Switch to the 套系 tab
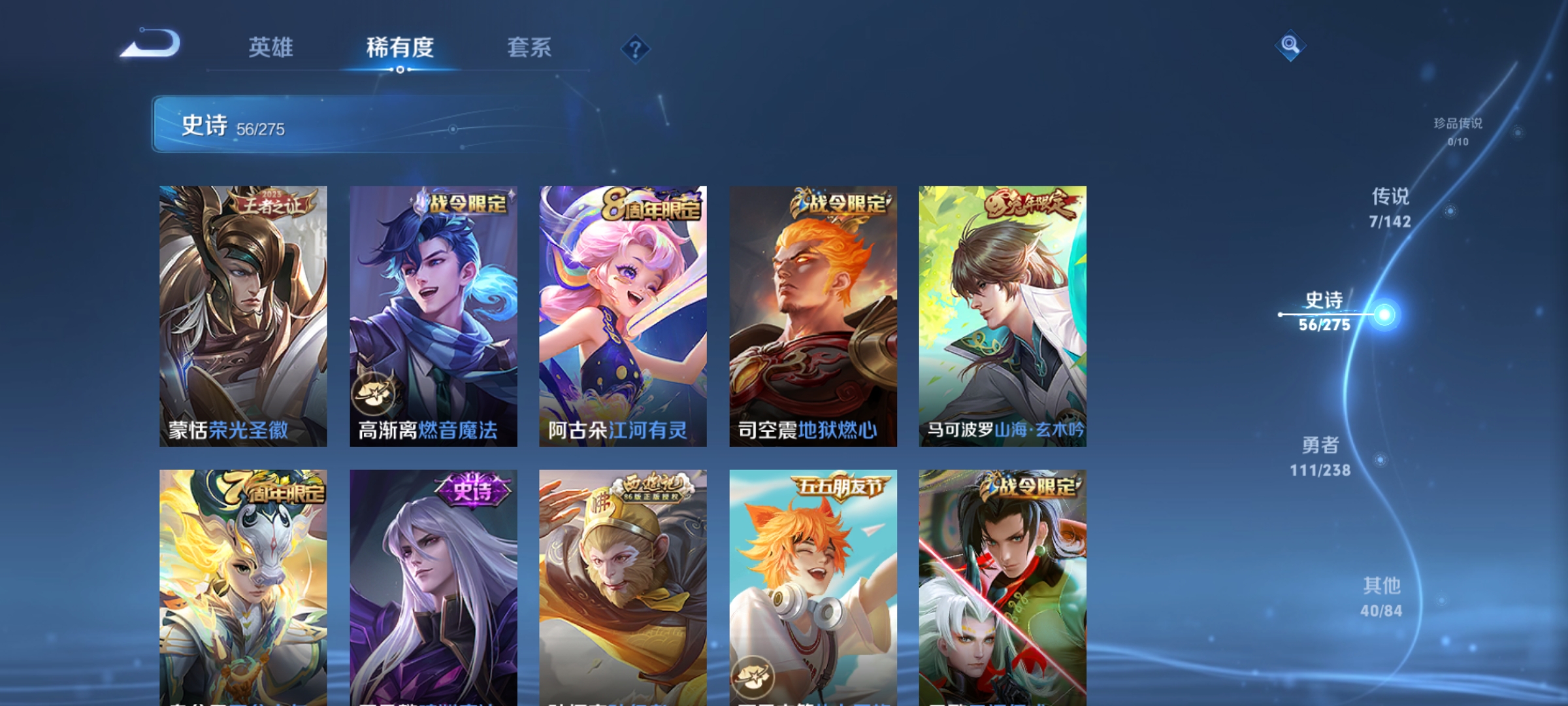Image resolution: width=1568 pixels, height=706 pixels. tap(529, 47)
